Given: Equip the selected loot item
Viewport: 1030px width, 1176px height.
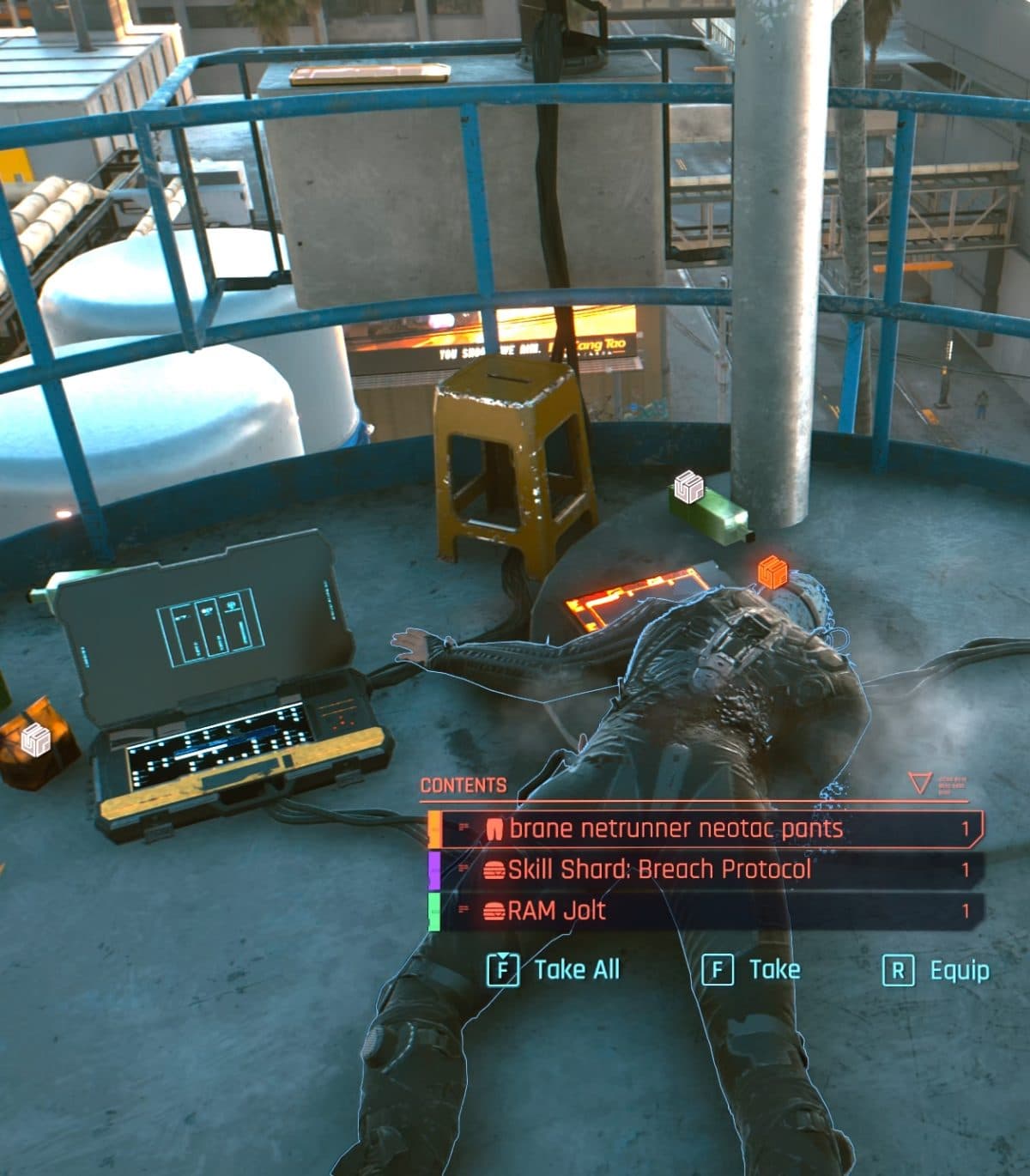Looking at the screenshot, I should 936,971.
